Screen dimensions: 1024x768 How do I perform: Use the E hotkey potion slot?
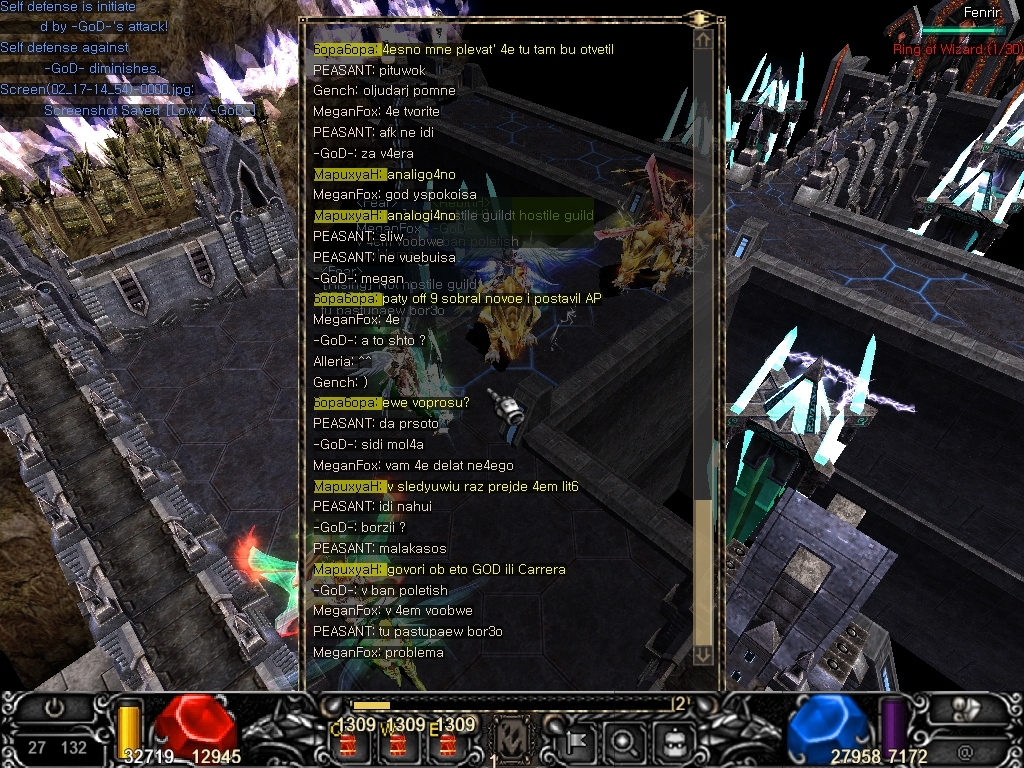pos(446,743)
